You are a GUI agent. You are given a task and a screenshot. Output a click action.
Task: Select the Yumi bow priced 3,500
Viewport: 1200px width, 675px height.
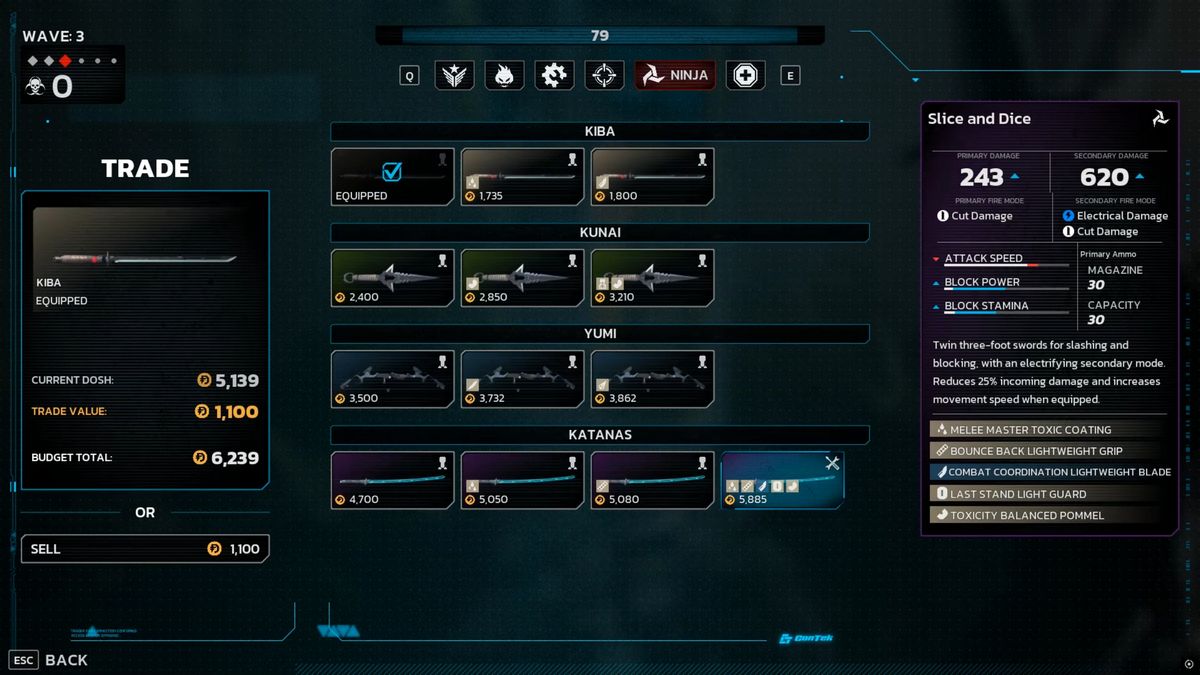coord(392,378)
